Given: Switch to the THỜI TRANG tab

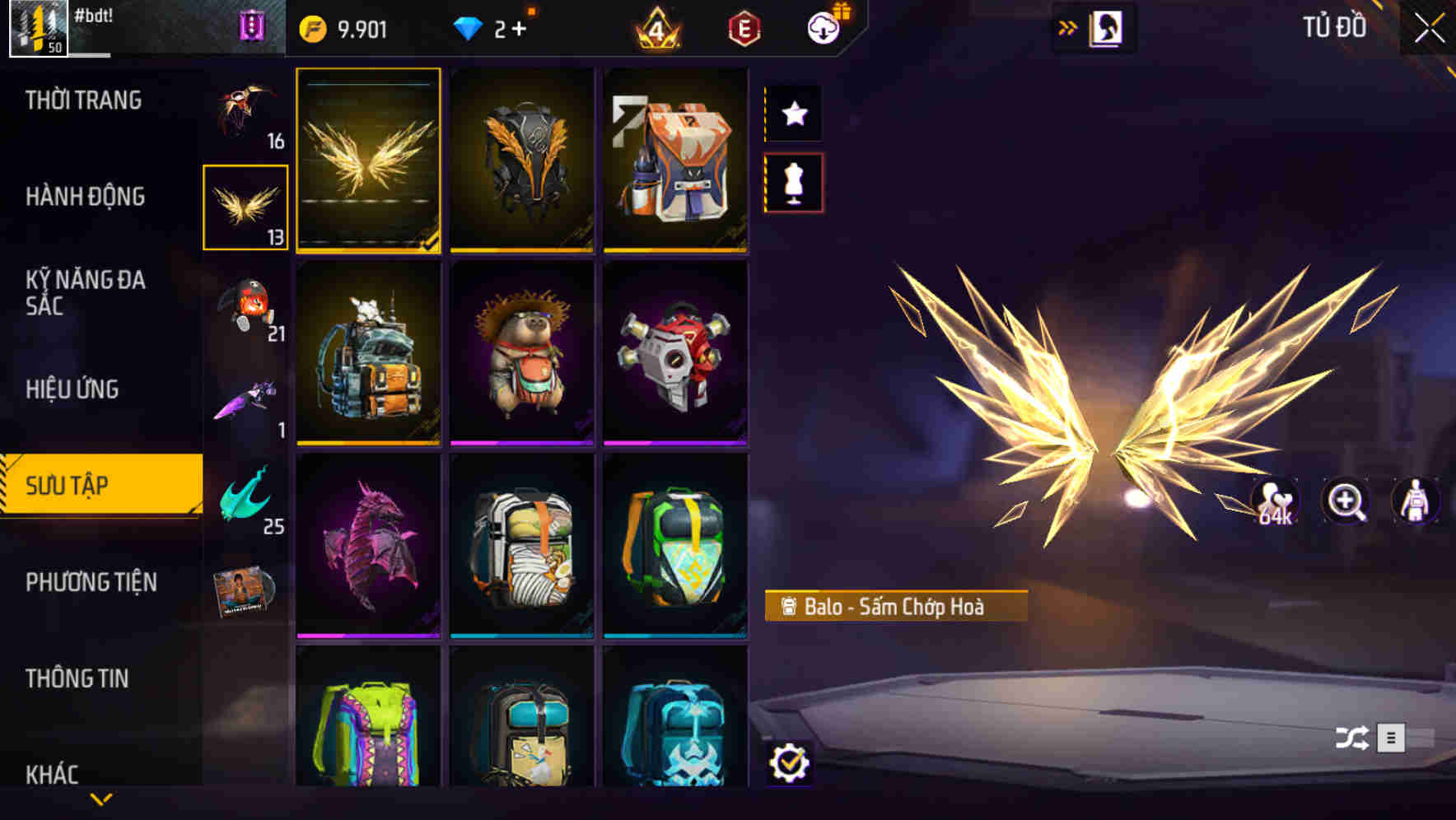Looking at the screenshot, I should [82, 100].
